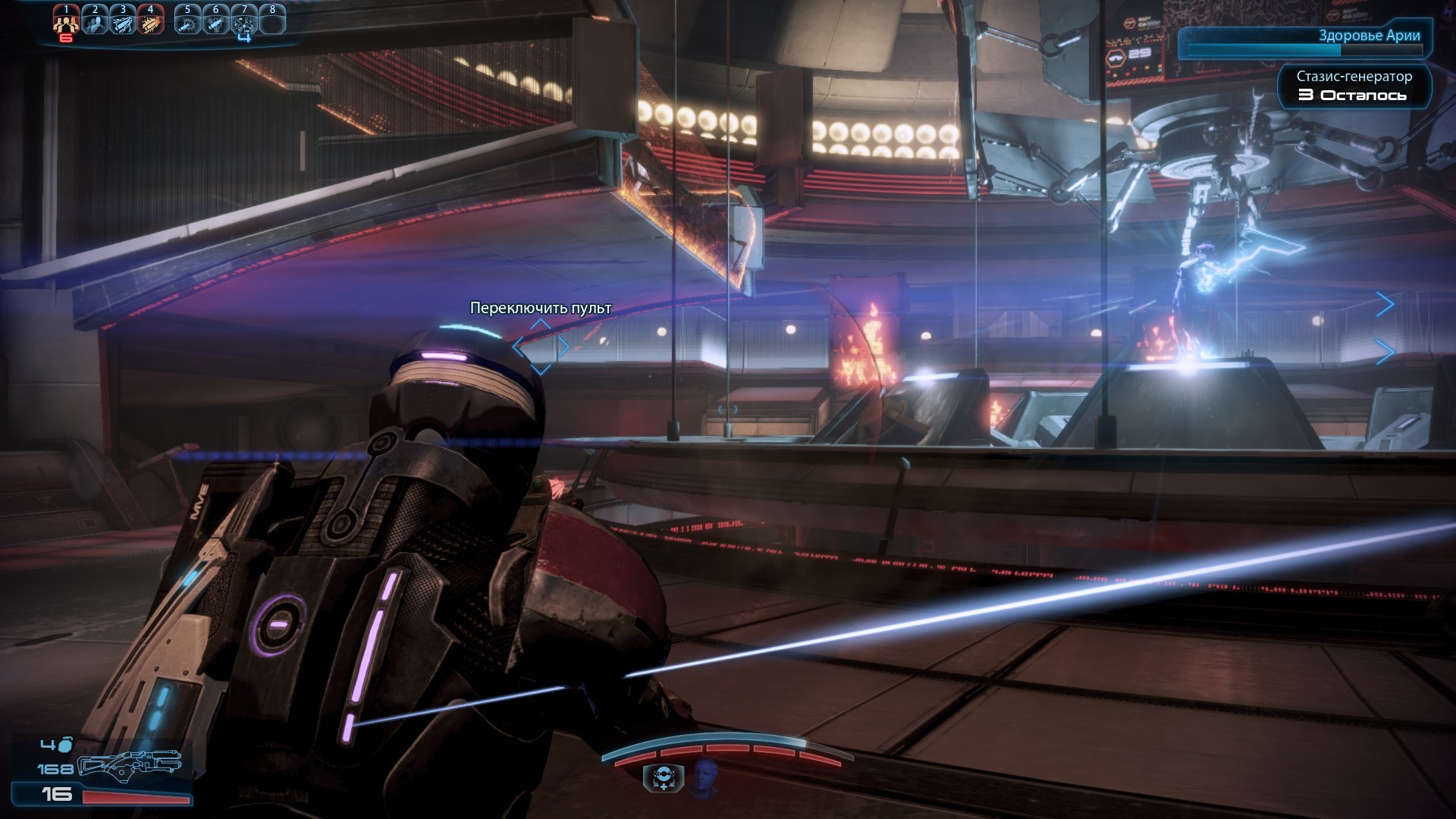Select the blue squadmates ability in slot 2
This screenshot has height=819, width=1456.
pos(95,22)
